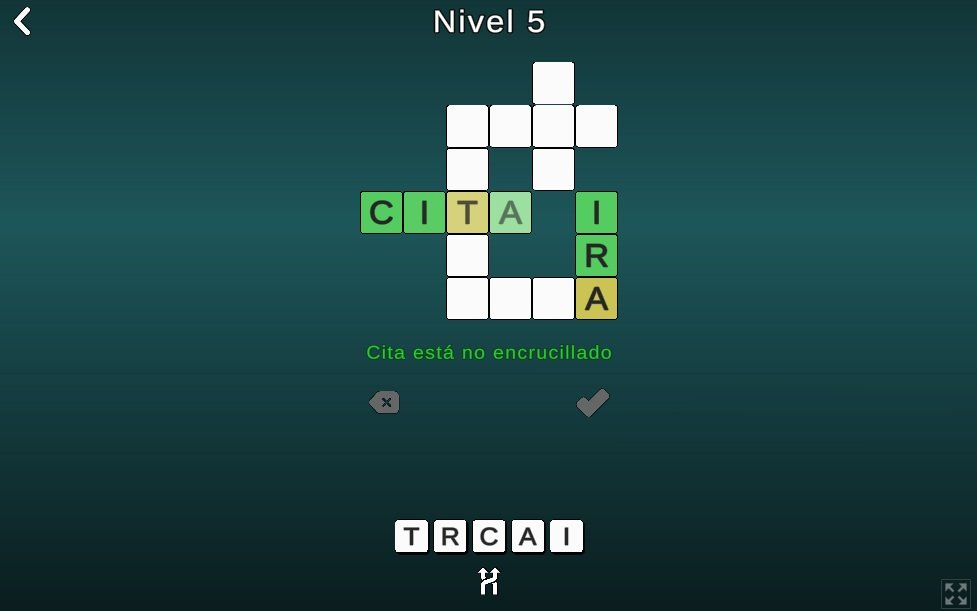Viewport: 977px width, 611px height.
Task: Tap the letter I tile in the tray
Action: 566,537
